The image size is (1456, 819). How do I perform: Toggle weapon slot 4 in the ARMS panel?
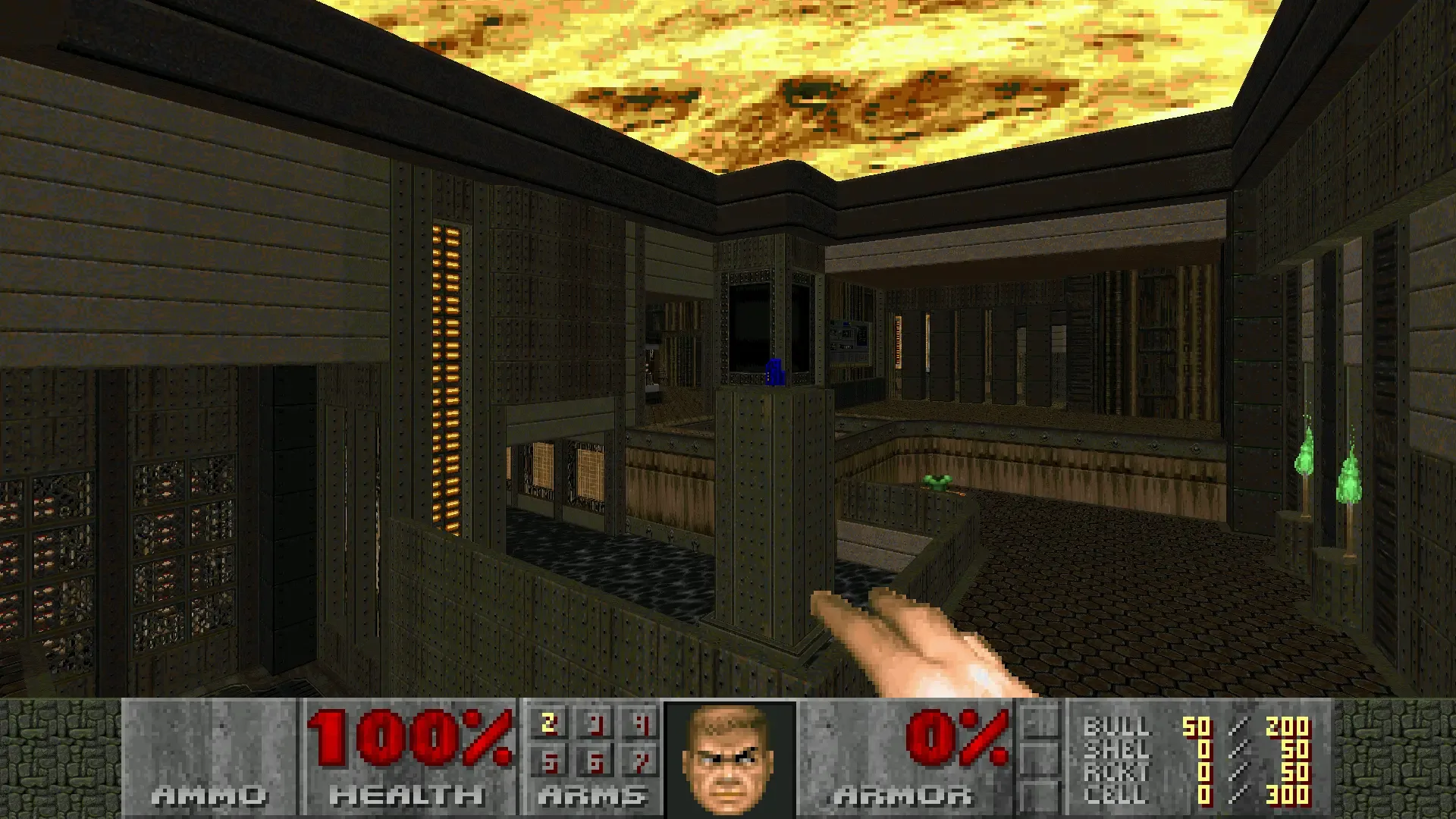[x=642, y=726]
